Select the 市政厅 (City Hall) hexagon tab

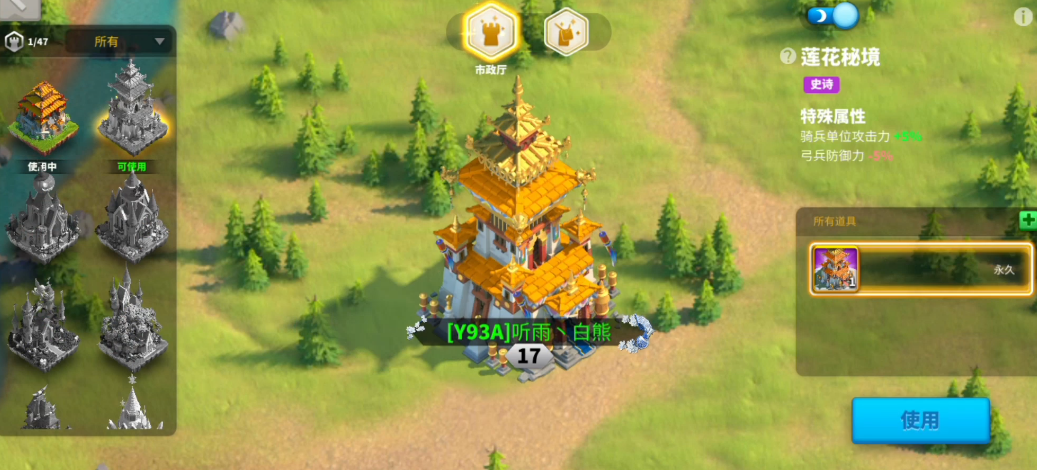(491, 33)
